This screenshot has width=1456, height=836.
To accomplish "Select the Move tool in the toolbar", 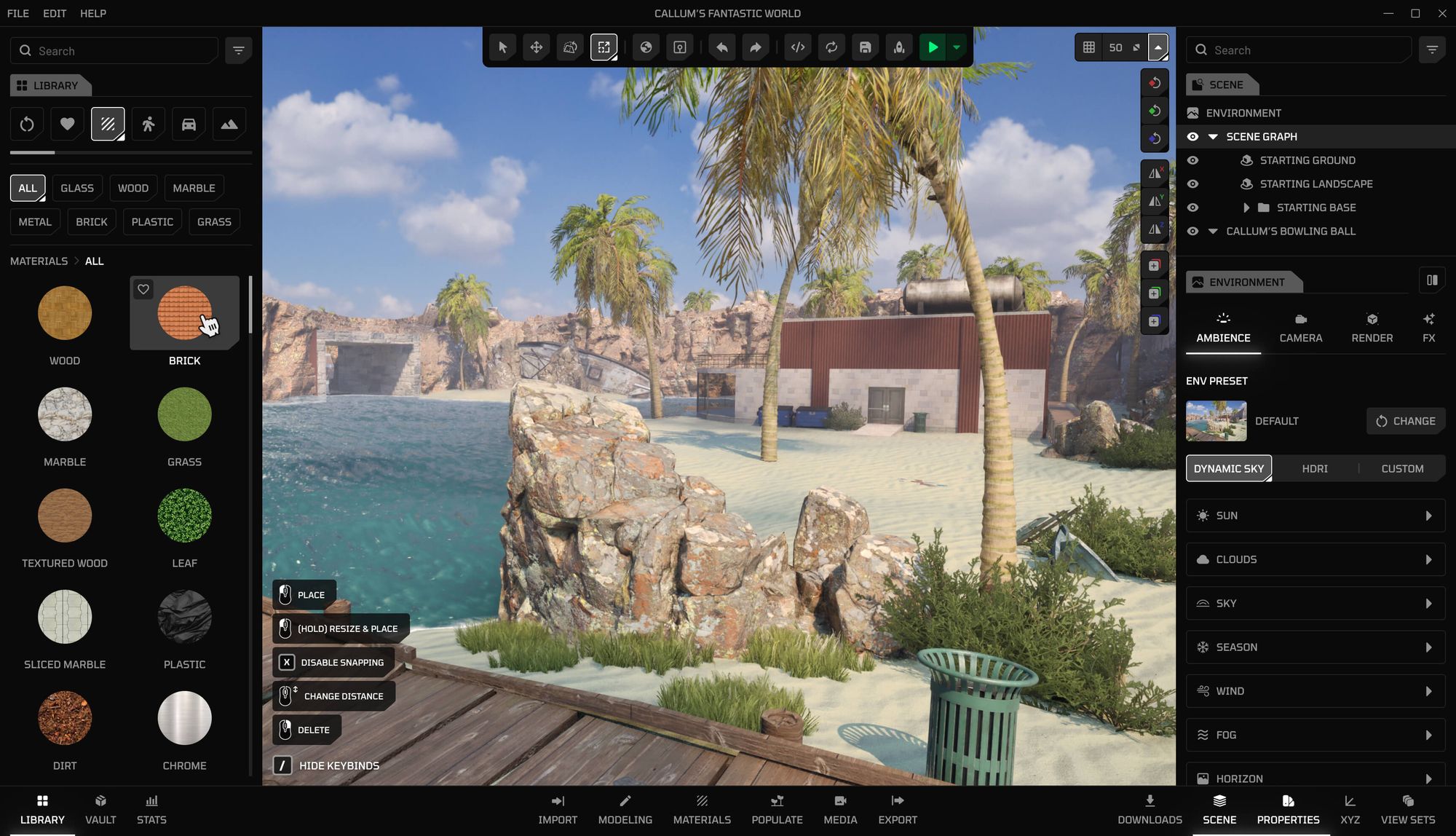I will (x=537, y=47).
